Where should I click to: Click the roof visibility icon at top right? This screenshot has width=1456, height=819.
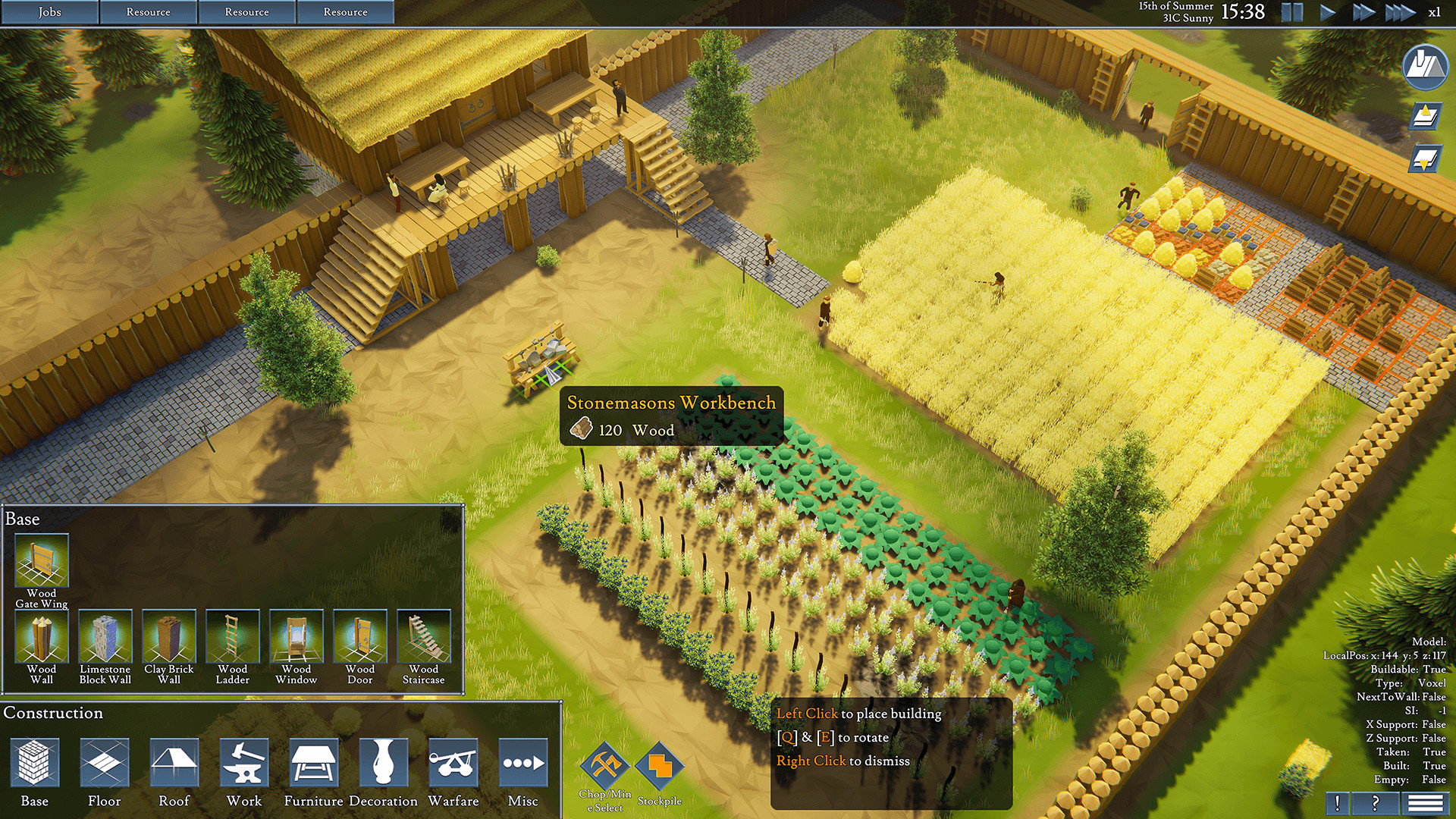(x=1424, y=67)
